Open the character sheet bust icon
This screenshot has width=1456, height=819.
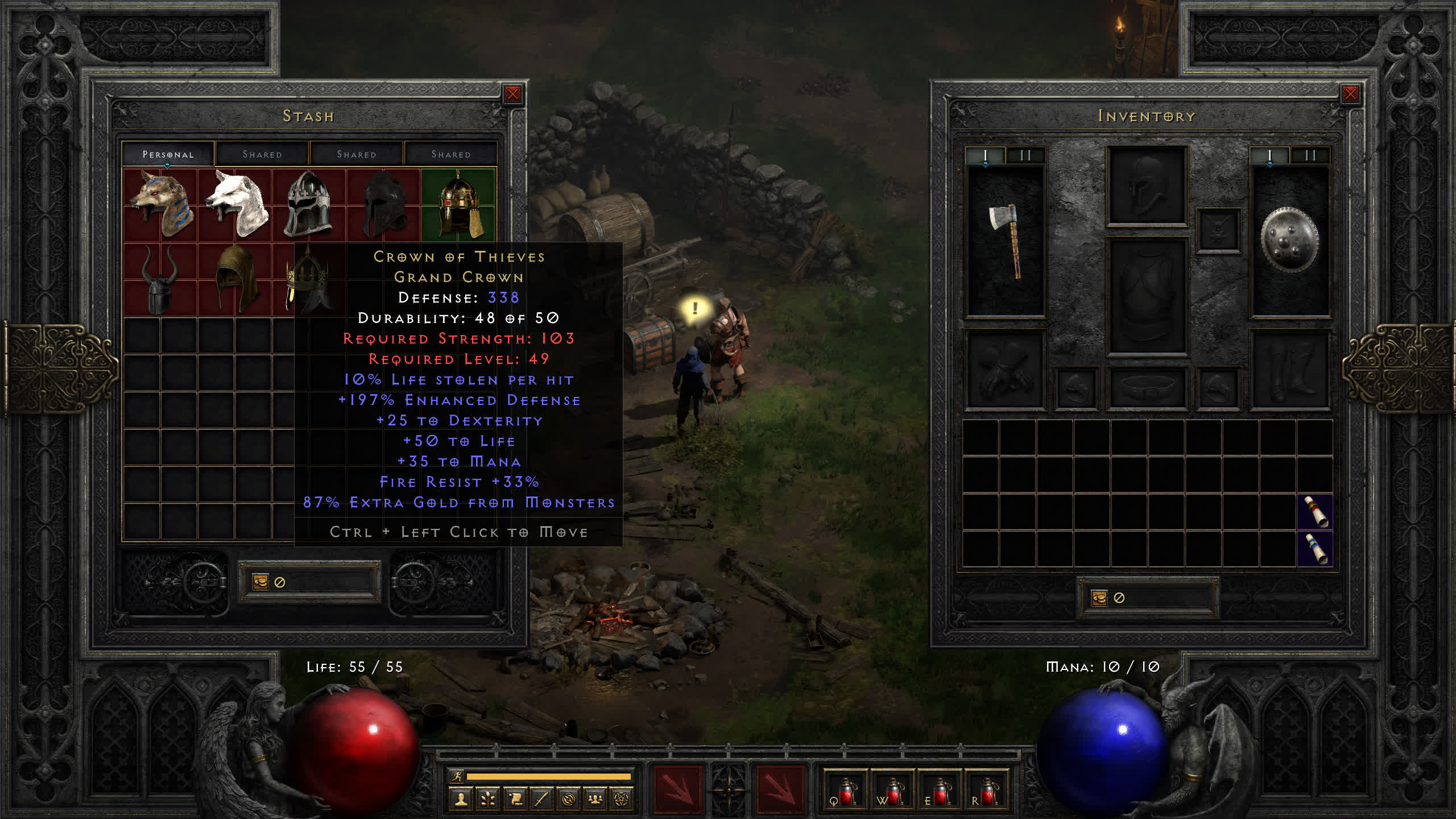[x=461, y=800]
